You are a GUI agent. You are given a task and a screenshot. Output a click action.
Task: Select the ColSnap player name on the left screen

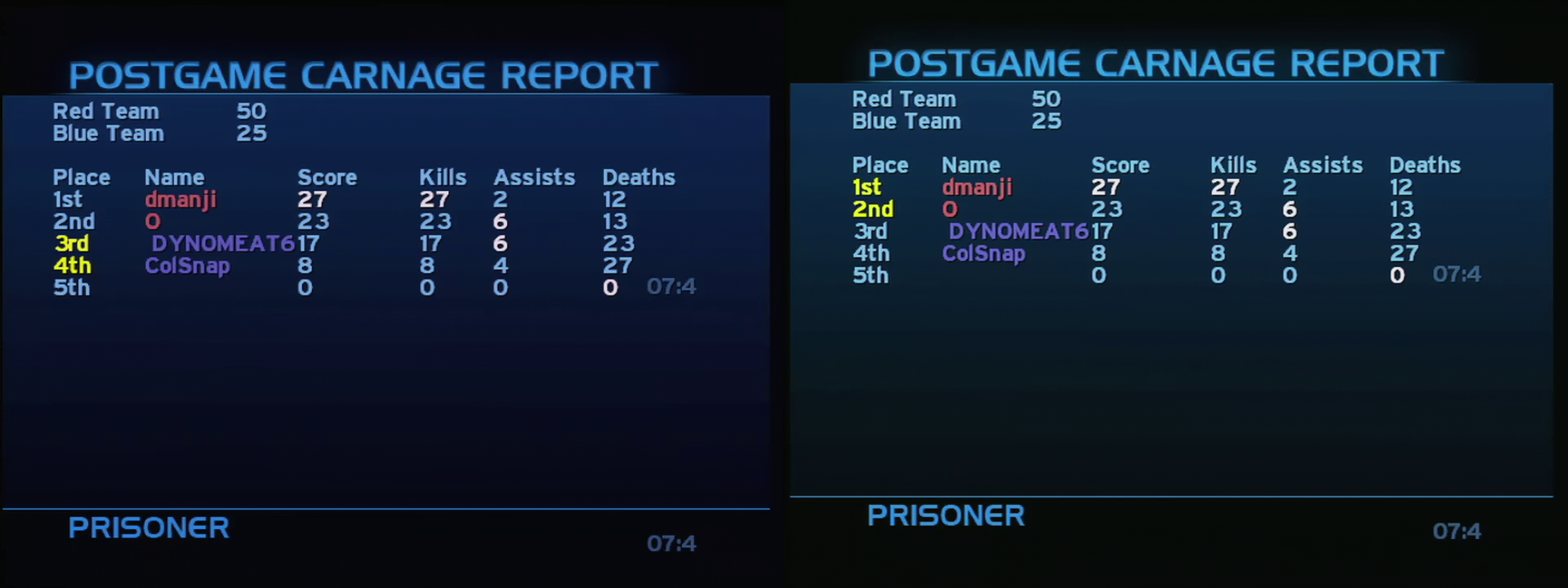pos(188,265)
